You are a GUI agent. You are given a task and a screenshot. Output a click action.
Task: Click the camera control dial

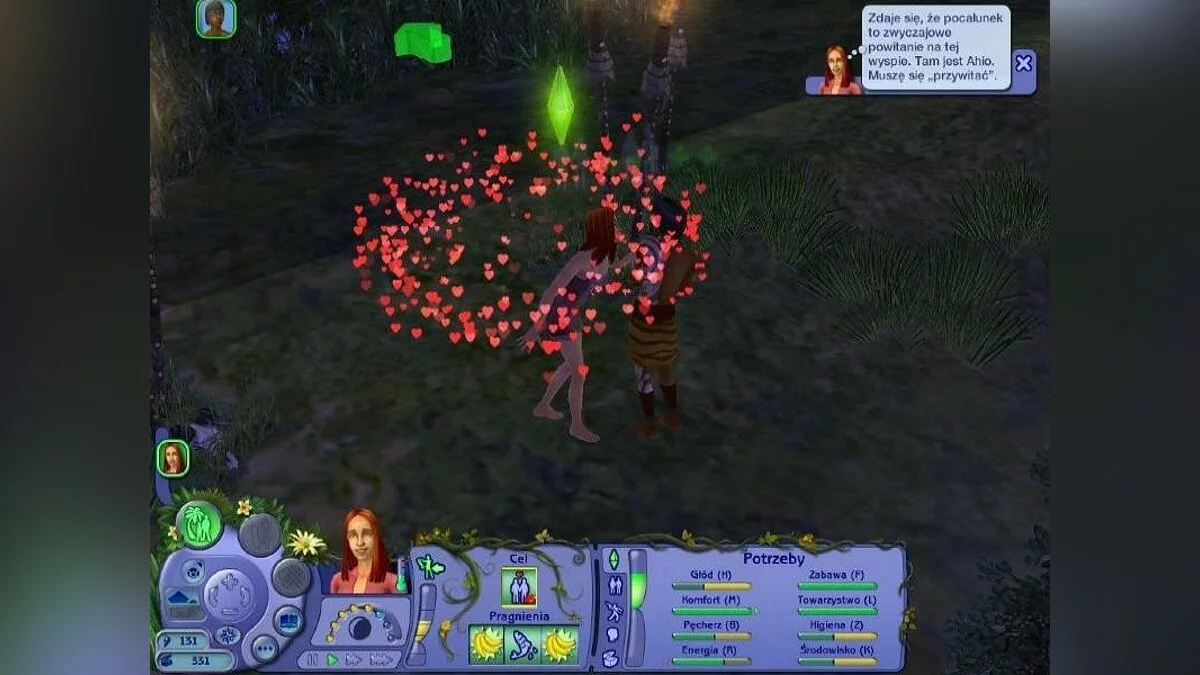pyautogui.click(x=228, y=595)
